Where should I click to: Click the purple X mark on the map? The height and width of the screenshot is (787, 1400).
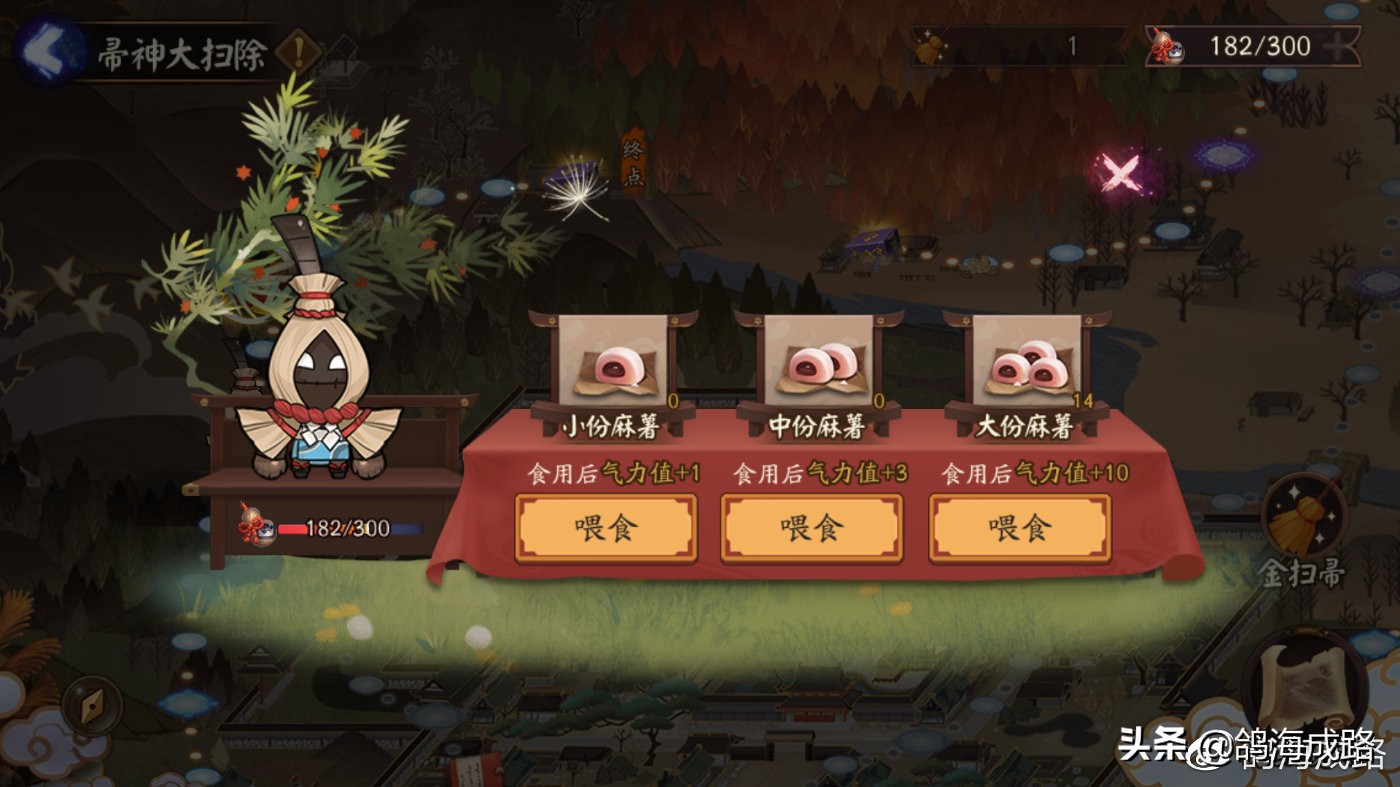click(1120, 172)
